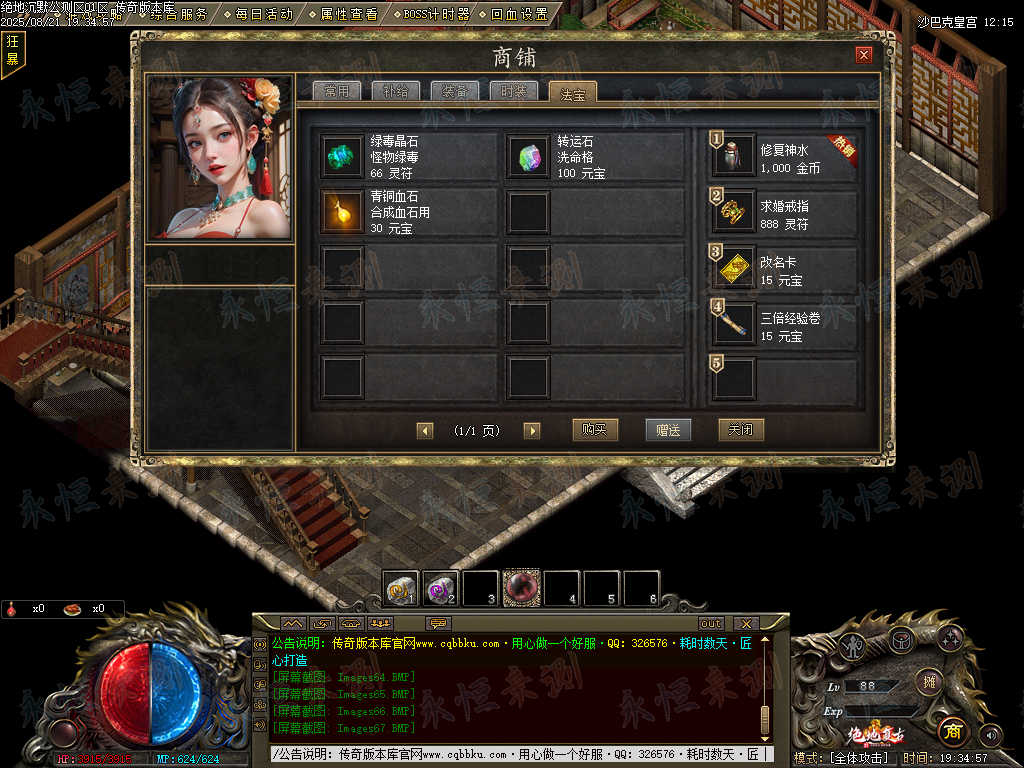The image size is (1024, 768).
Task: Click the 关闭 close button in shop
Action: 741,430
